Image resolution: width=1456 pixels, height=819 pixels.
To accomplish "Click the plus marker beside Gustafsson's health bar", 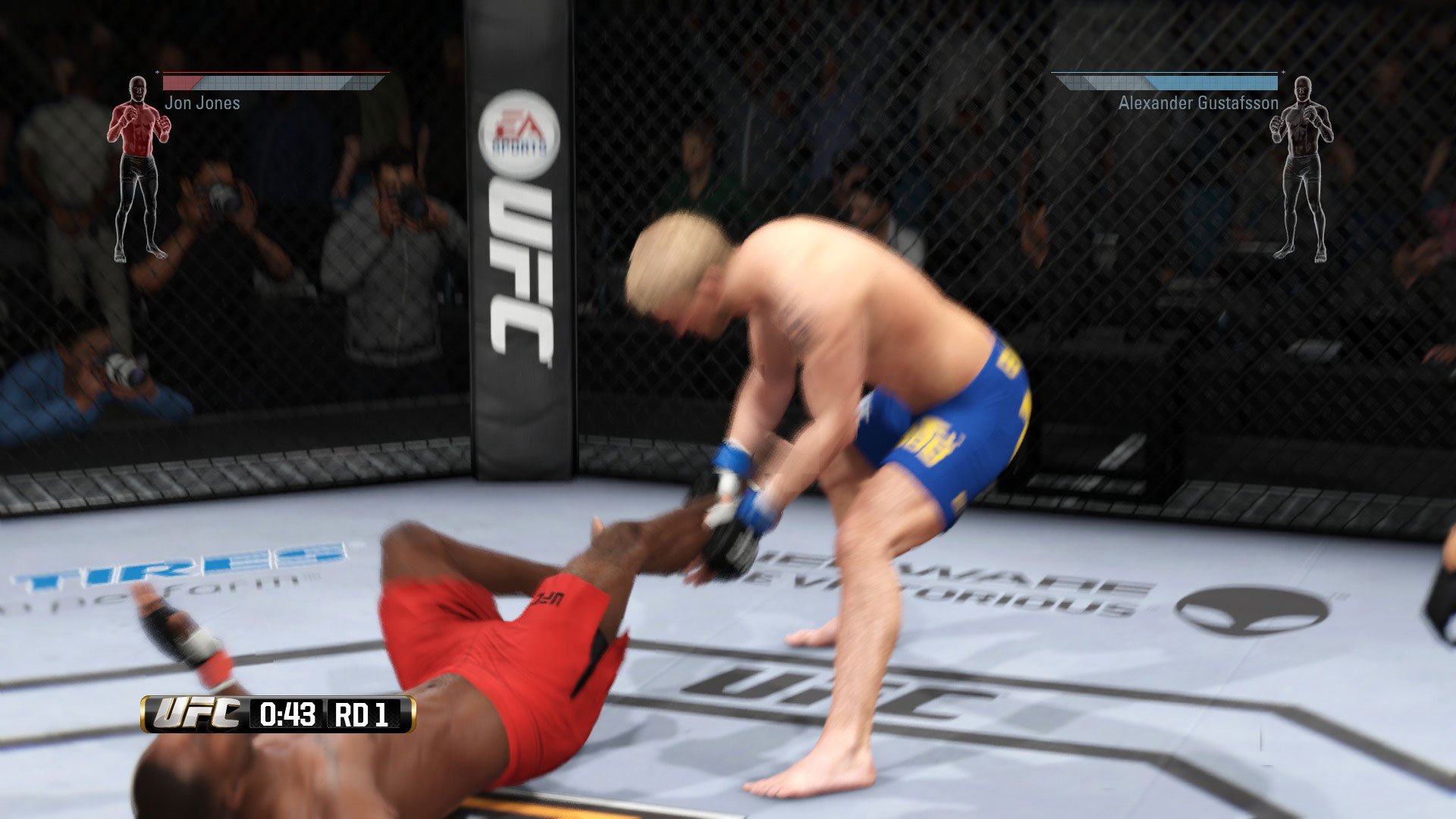I will point(1283,72).
